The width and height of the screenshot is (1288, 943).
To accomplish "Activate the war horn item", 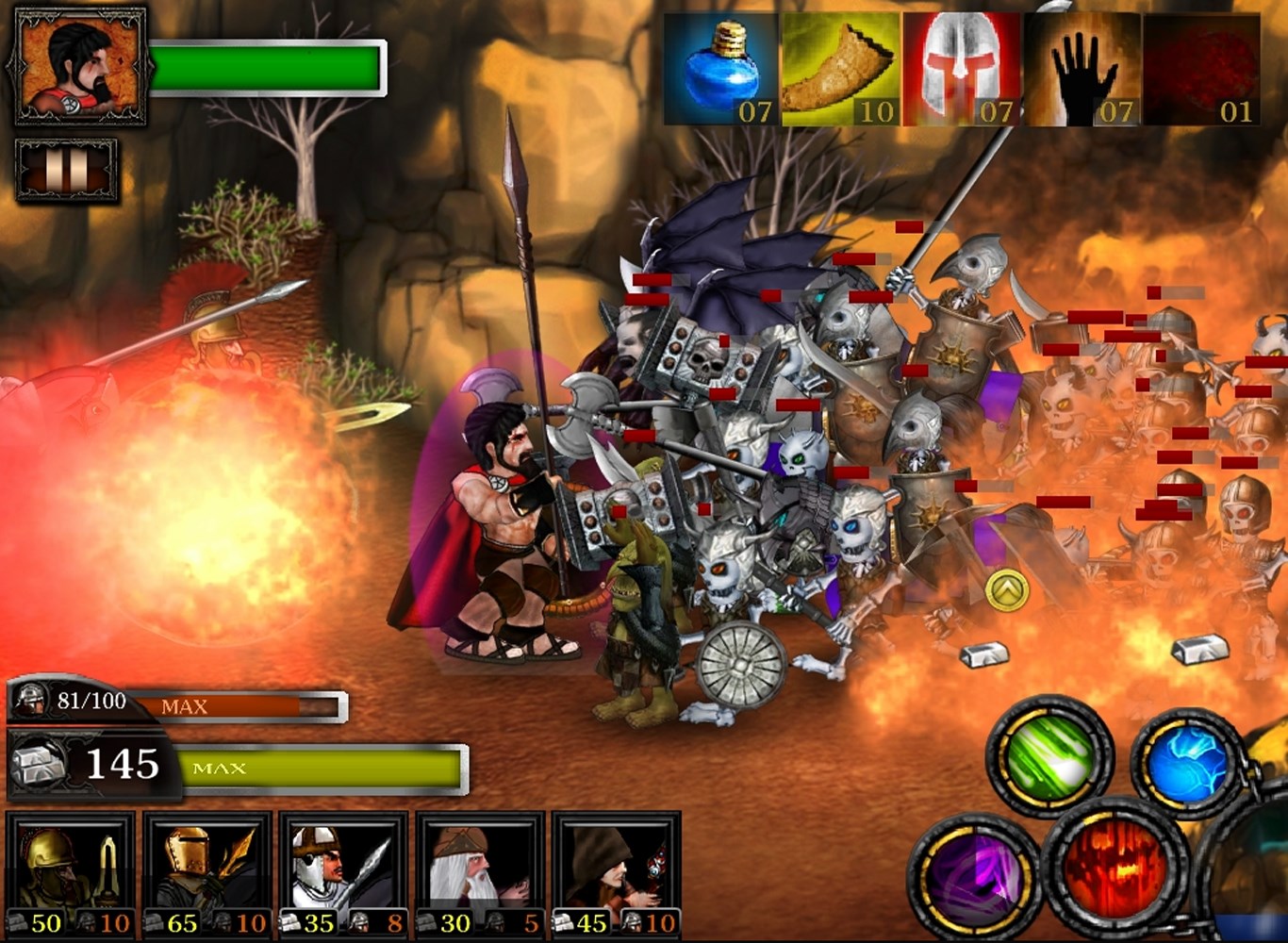I will 841,70.
